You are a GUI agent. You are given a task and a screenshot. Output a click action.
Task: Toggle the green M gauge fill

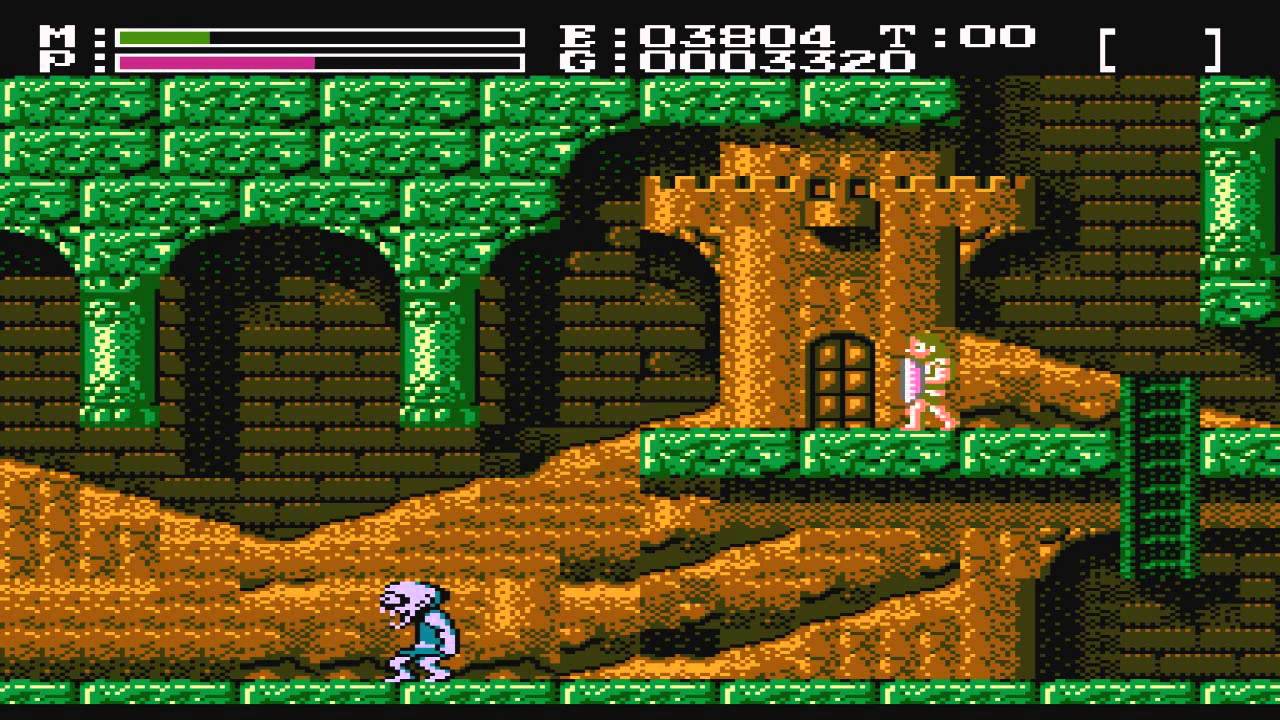click(x=165, y=38)
